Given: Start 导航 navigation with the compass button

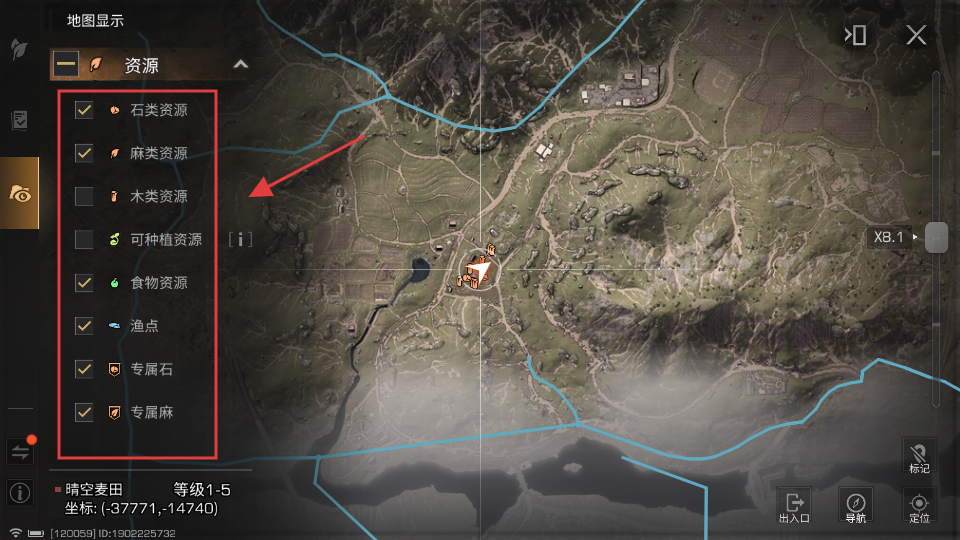Looking at the screenshot, I should (855, 505).
